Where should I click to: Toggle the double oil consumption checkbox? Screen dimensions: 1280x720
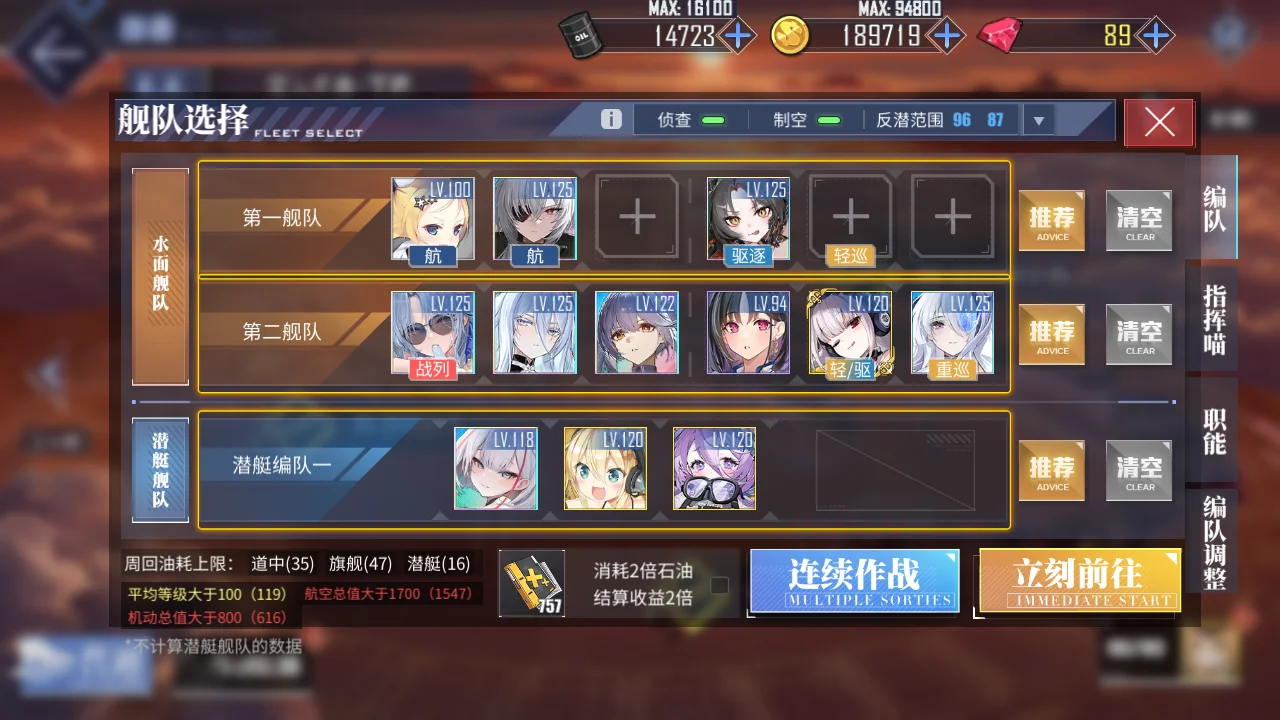click(x=719, y=585)
